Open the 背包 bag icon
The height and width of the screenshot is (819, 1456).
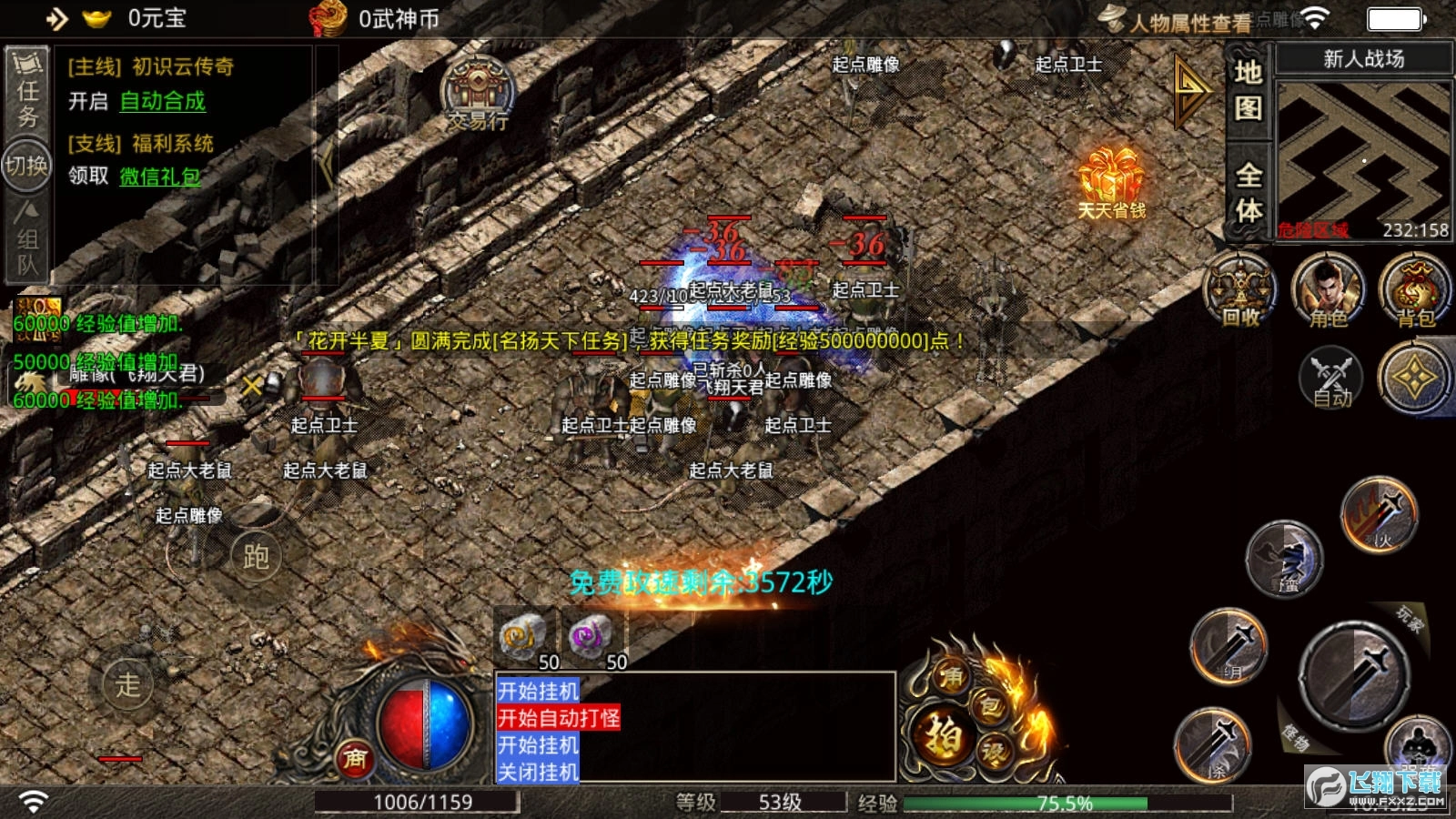tap(1414, 290)
